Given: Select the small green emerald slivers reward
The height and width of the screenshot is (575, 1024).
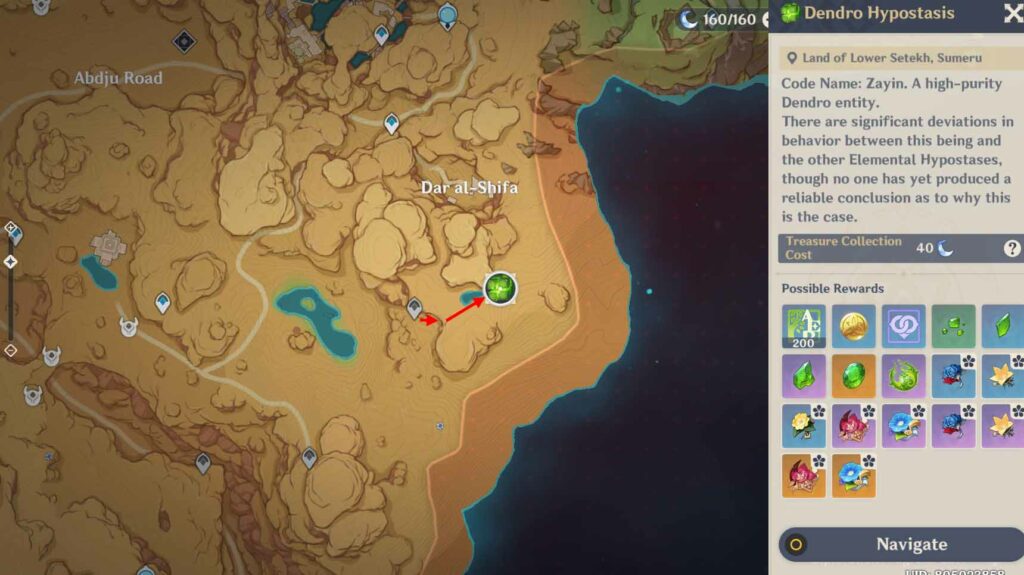Looking at the screenshot, I should [x=952, y=326].
